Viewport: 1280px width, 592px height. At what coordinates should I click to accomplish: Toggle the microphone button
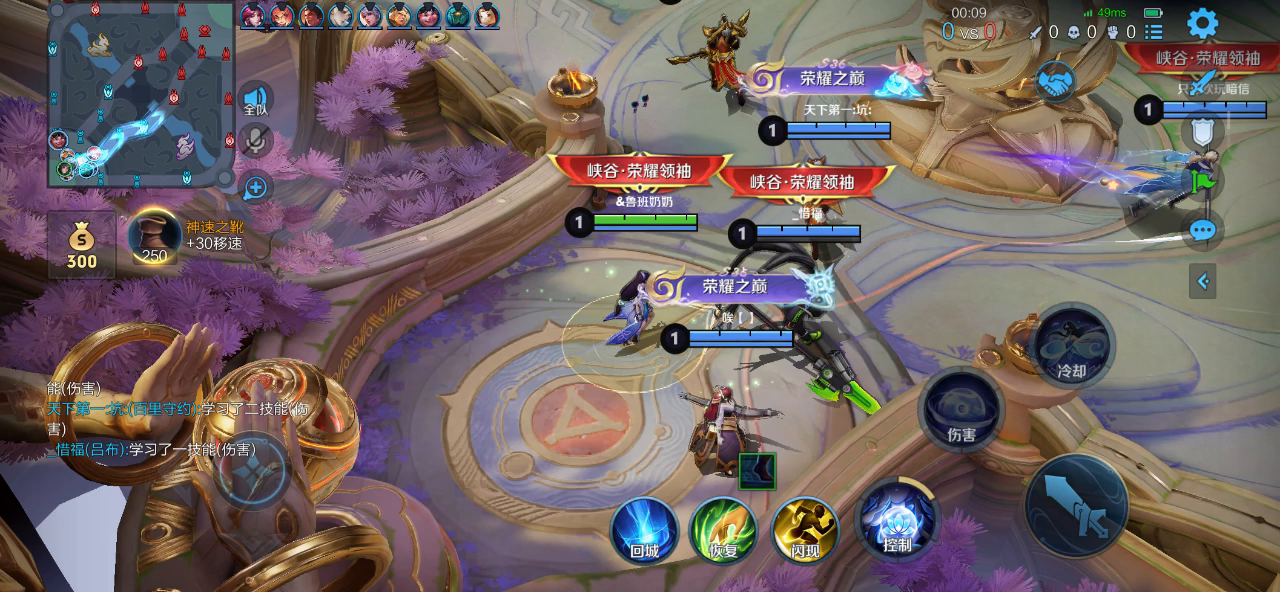click(x=255, y=141)
